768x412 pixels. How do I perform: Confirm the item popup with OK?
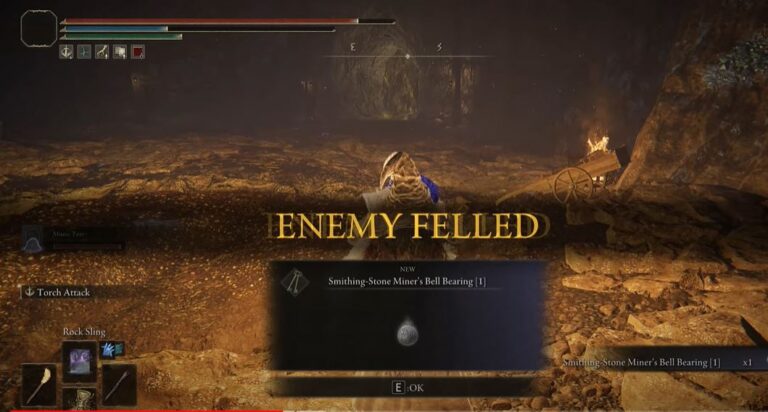(406, 386)
